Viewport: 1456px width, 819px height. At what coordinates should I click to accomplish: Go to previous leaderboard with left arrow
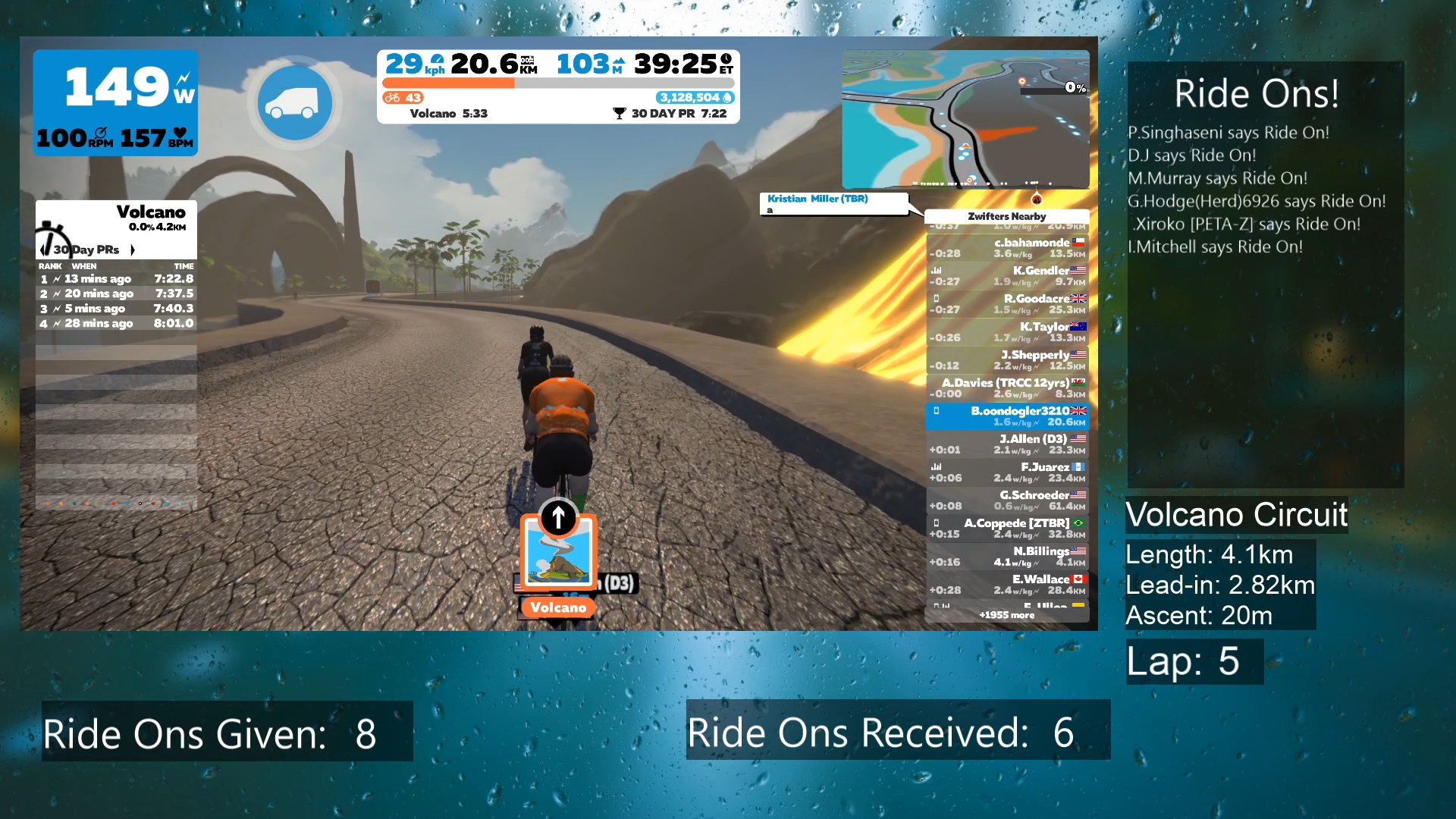coord(42,249)
